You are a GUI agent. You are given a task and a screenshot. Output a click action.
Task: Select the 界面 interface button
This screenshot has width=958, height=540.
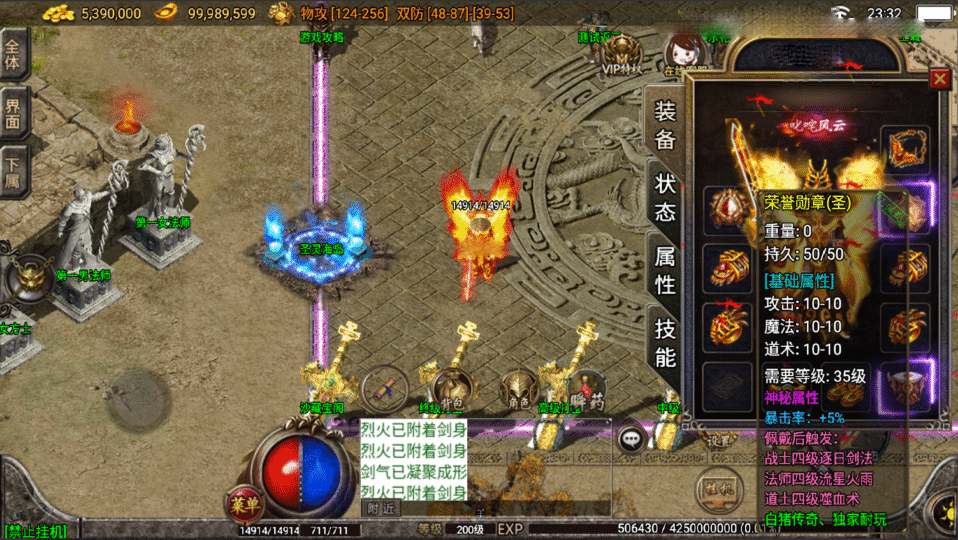click(x=13, y=112)
